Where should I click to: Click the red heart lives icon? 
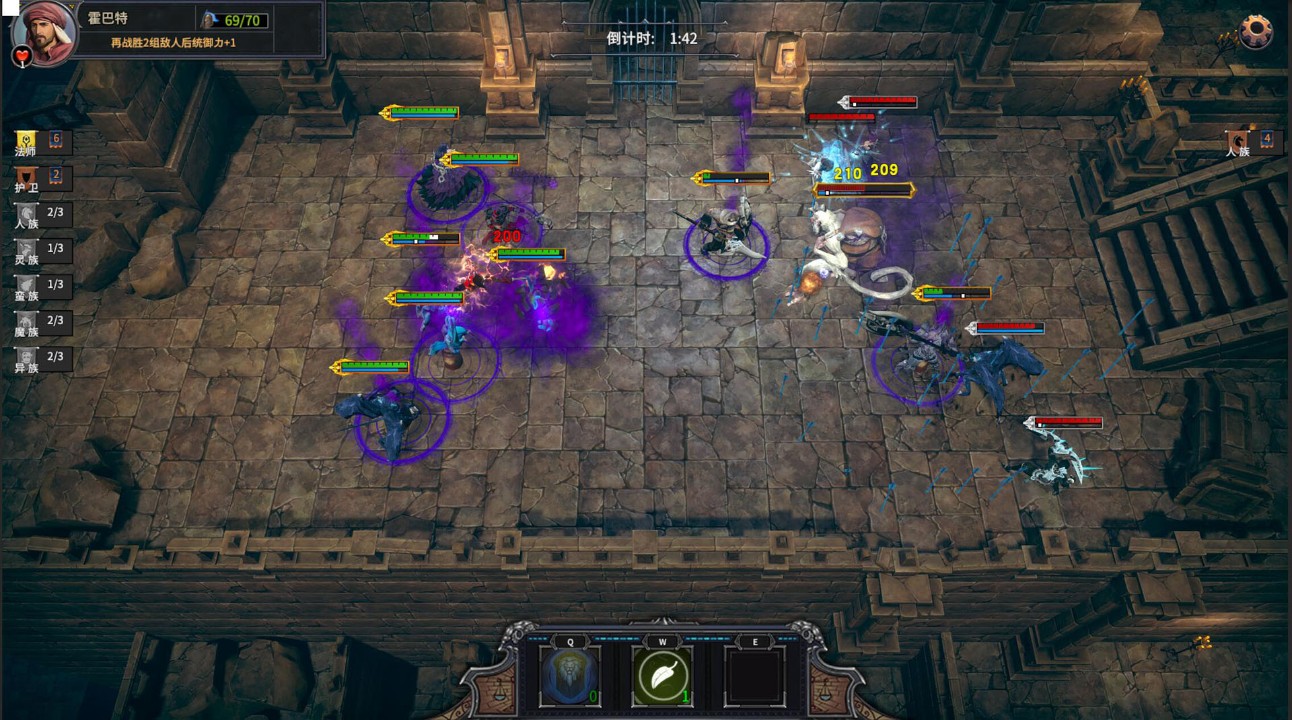(x=22, y=55)
